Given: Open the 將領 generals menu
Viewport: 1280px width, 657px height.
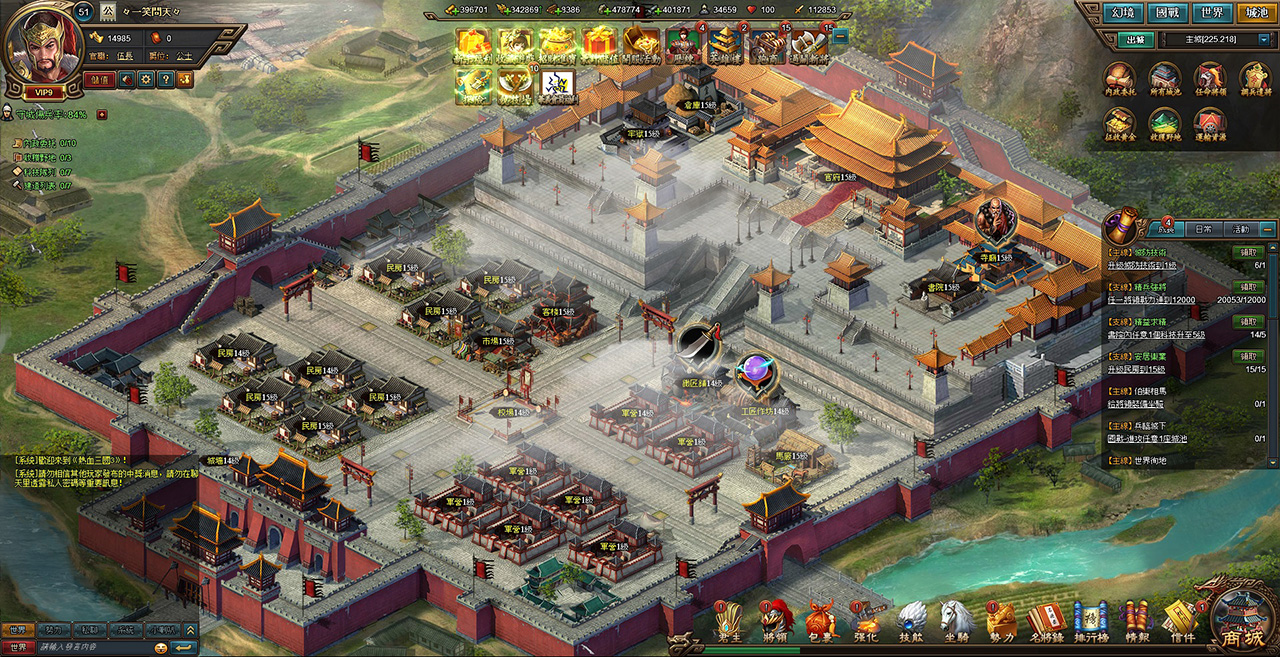Looking at the screenshot, I should point(776,620).
